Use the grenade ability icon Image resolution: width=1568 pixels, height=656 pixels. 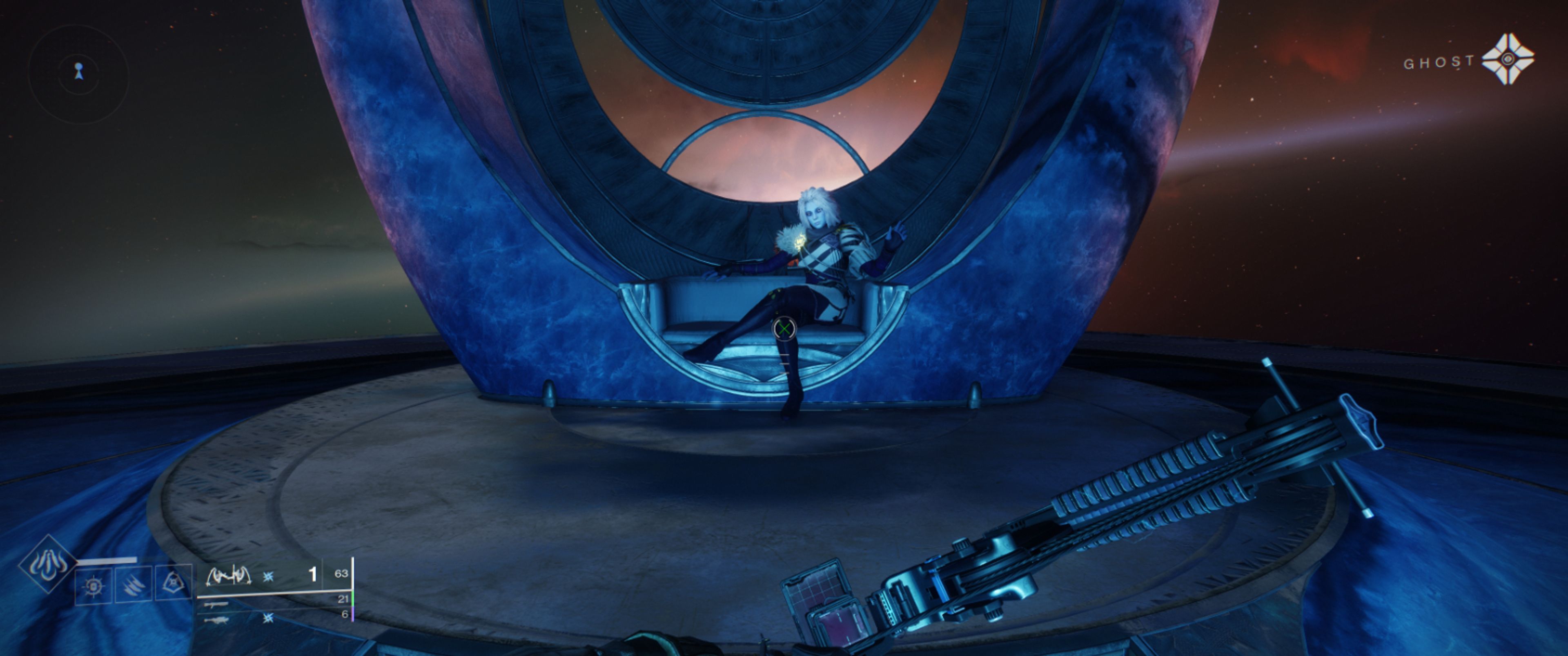pyautogui.click(x=94, y=586)
